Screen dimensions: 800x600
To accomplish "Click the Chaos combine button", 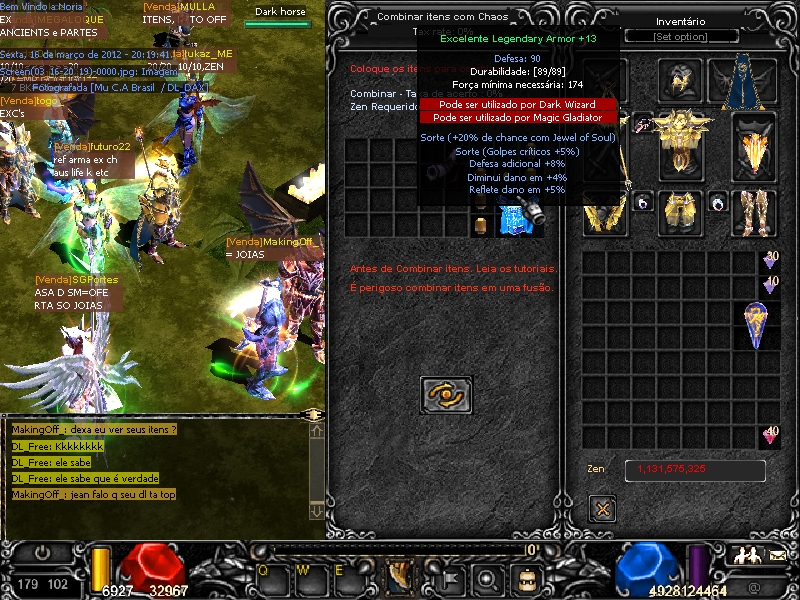I will pyautogui.click(x=446, y=395).
